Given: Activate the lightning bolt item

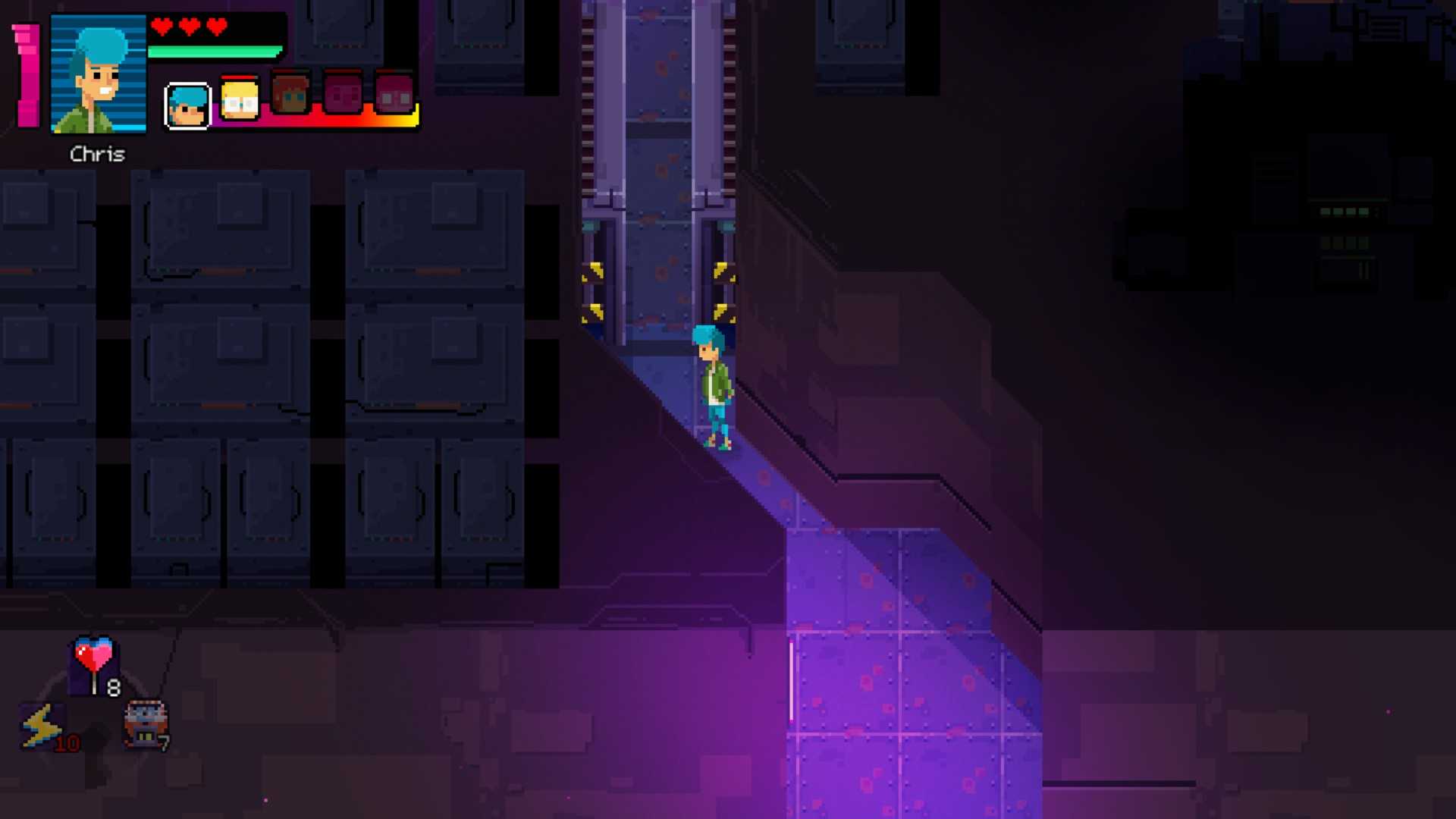Looking at the screenshot, I should tap(42, 726).
